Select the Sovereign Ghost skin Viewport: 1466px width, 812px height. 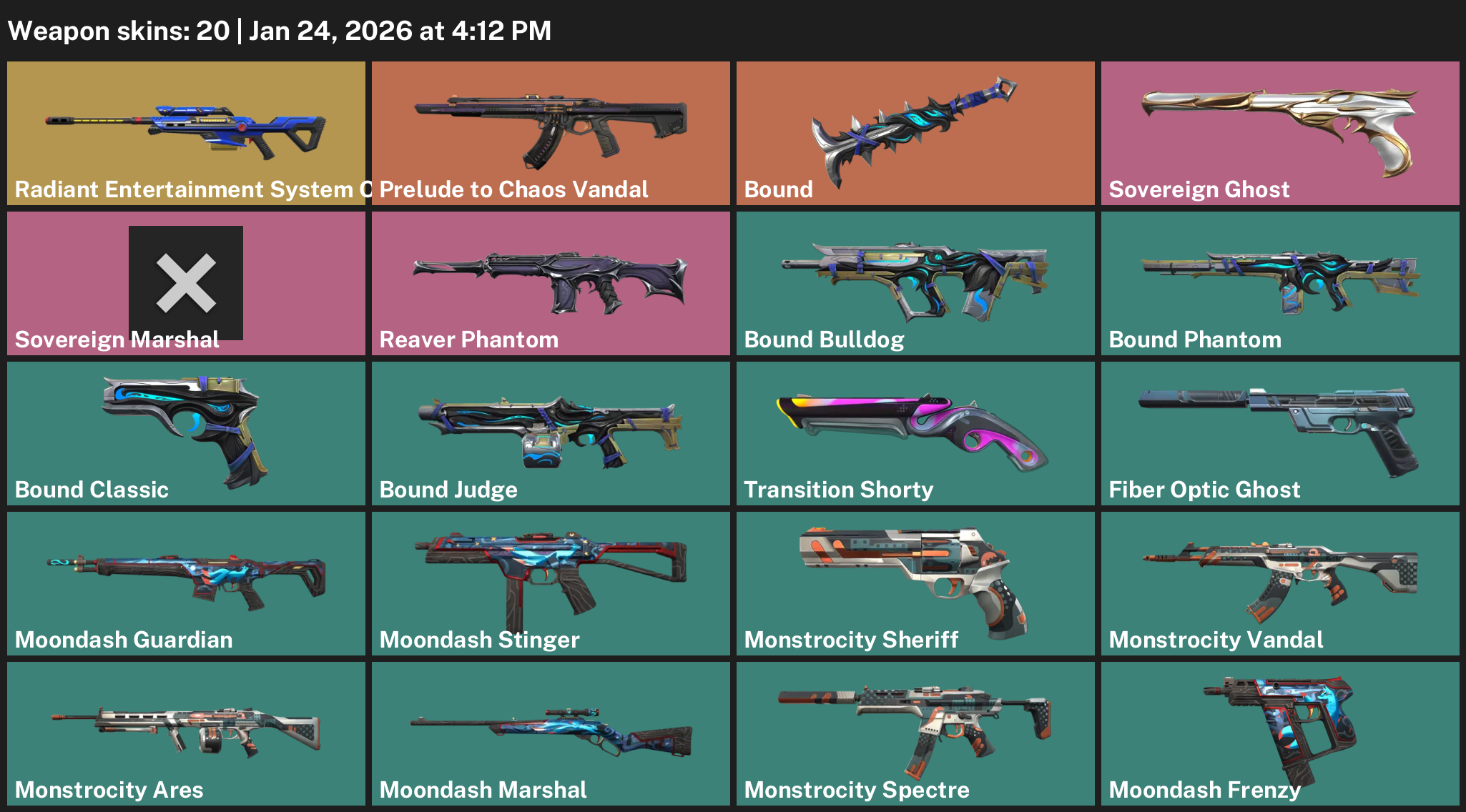point(1280,133)
